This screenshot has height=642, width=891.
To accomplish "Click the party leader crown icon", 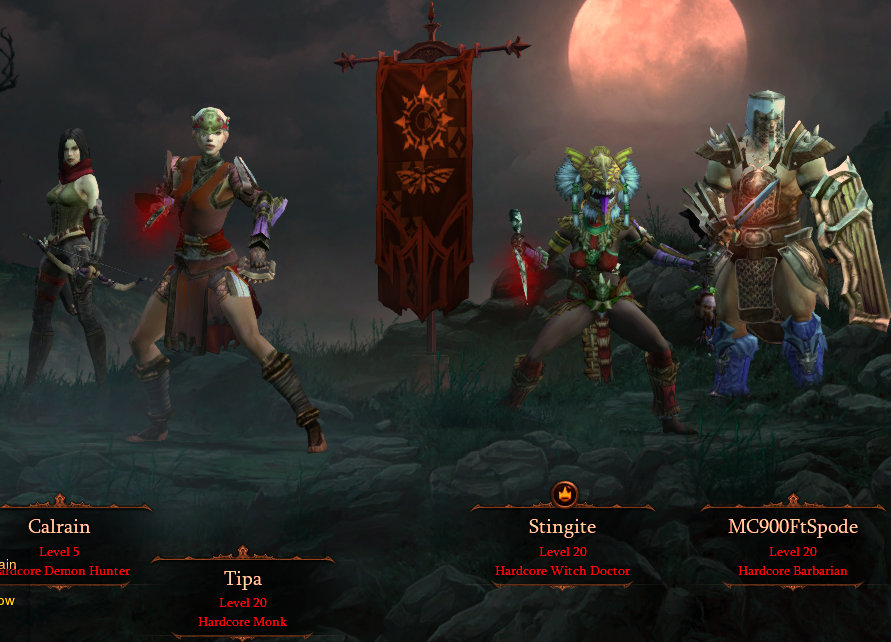I will [x=563, y=493].
